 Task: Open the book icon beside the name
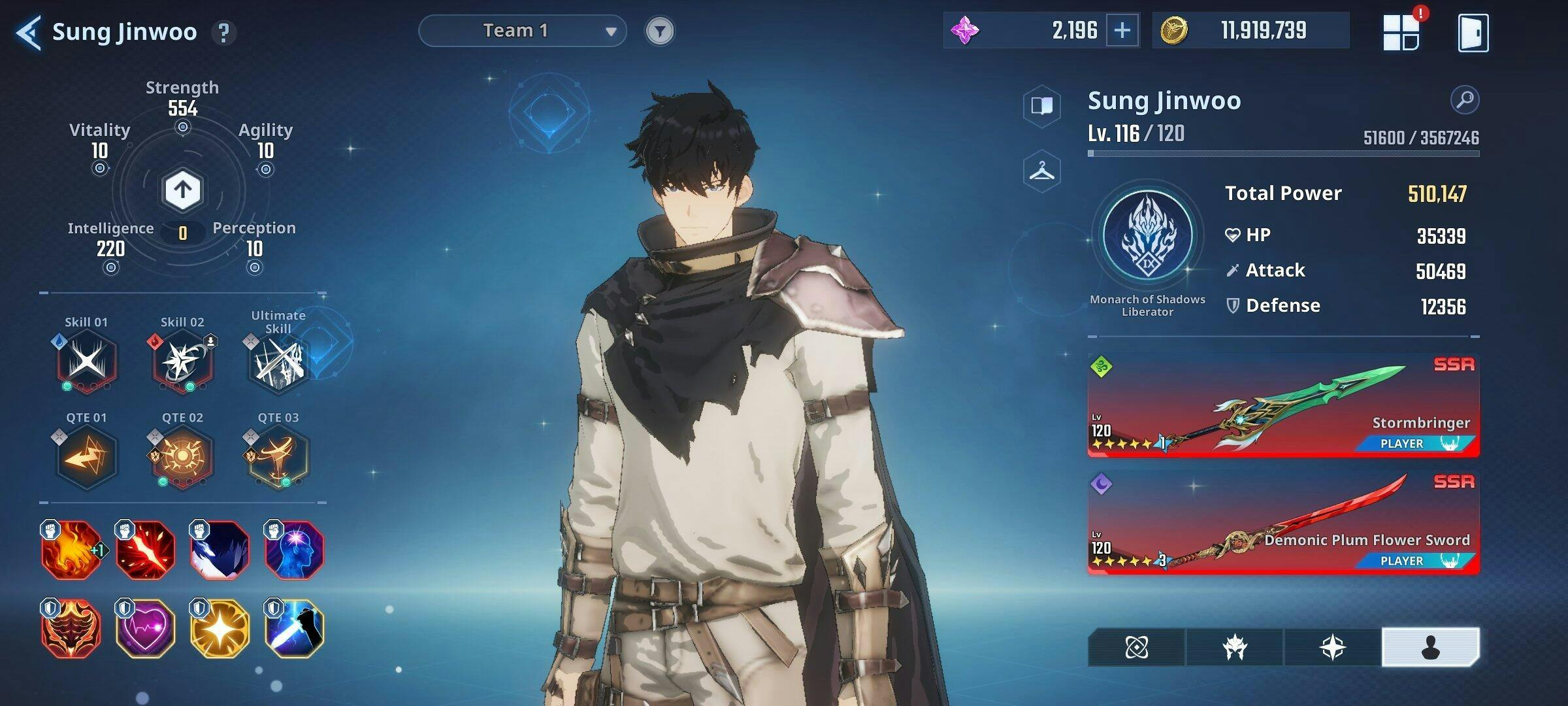(x=1041, y=105)
